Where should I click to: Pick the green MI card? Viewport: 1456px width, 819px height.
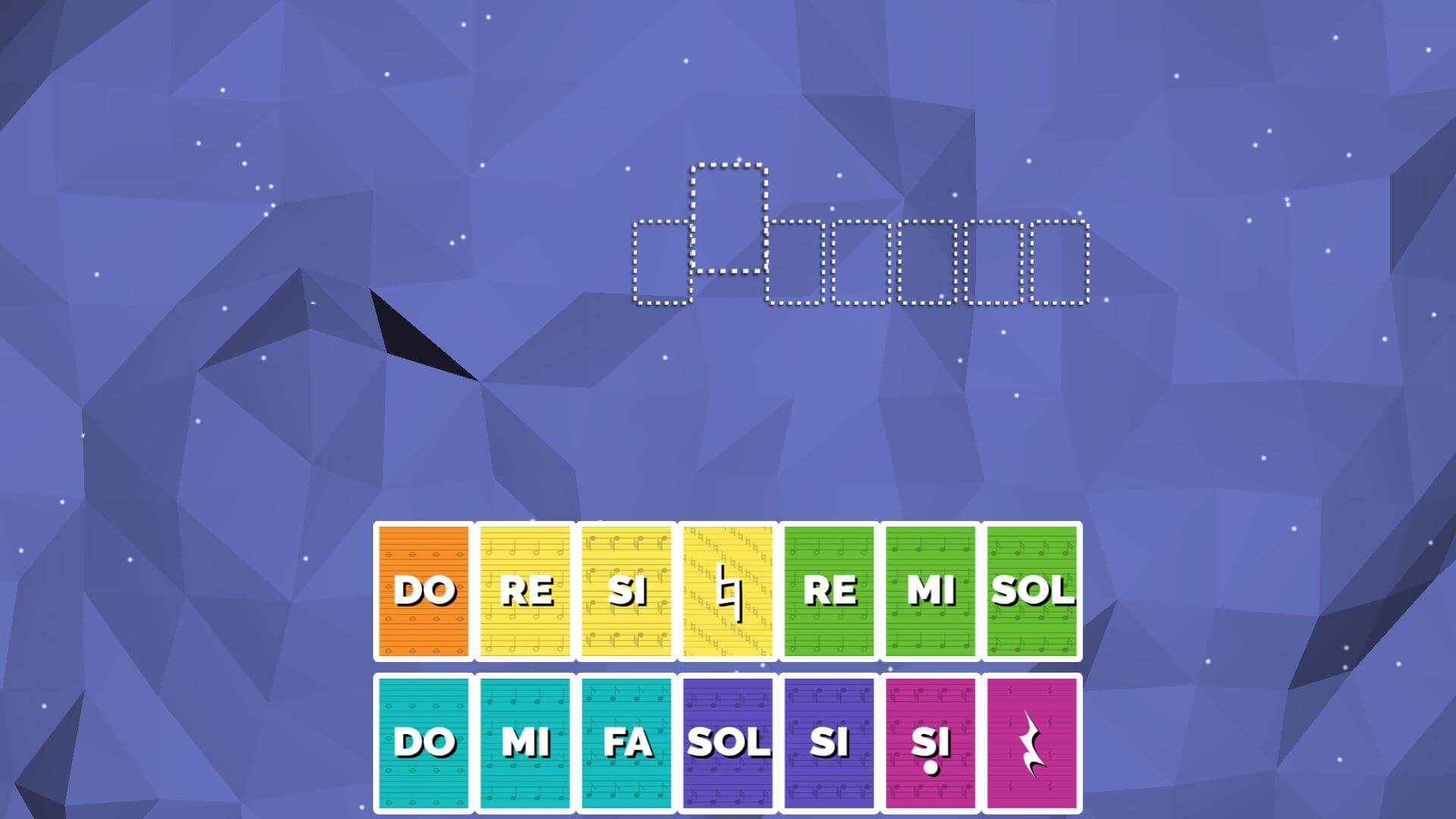pos(930,590)
